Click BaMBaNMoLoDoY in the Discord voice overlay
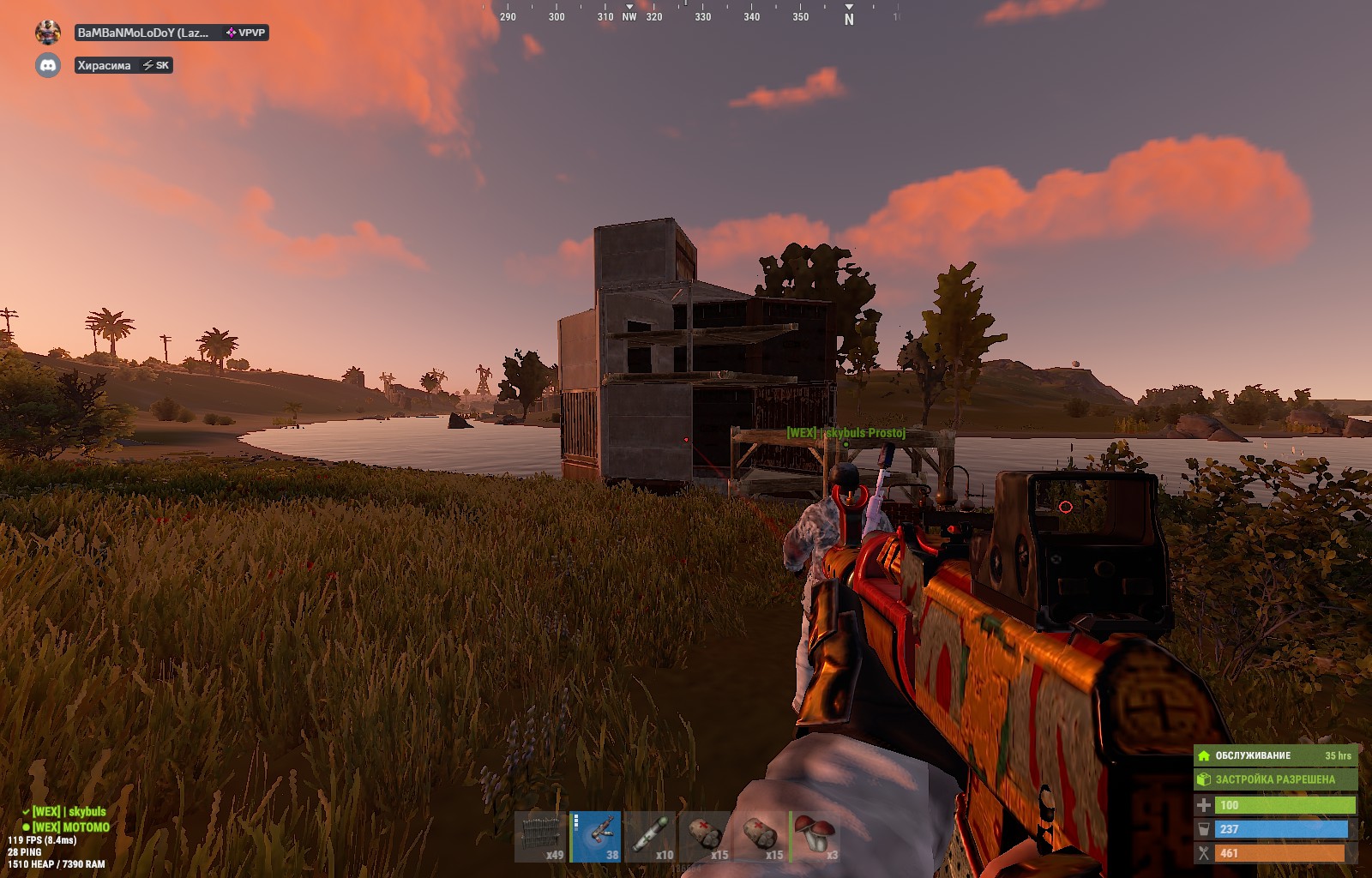Image resolution: width=1372 pixels, height=878 pixels. tap(143, 33)
